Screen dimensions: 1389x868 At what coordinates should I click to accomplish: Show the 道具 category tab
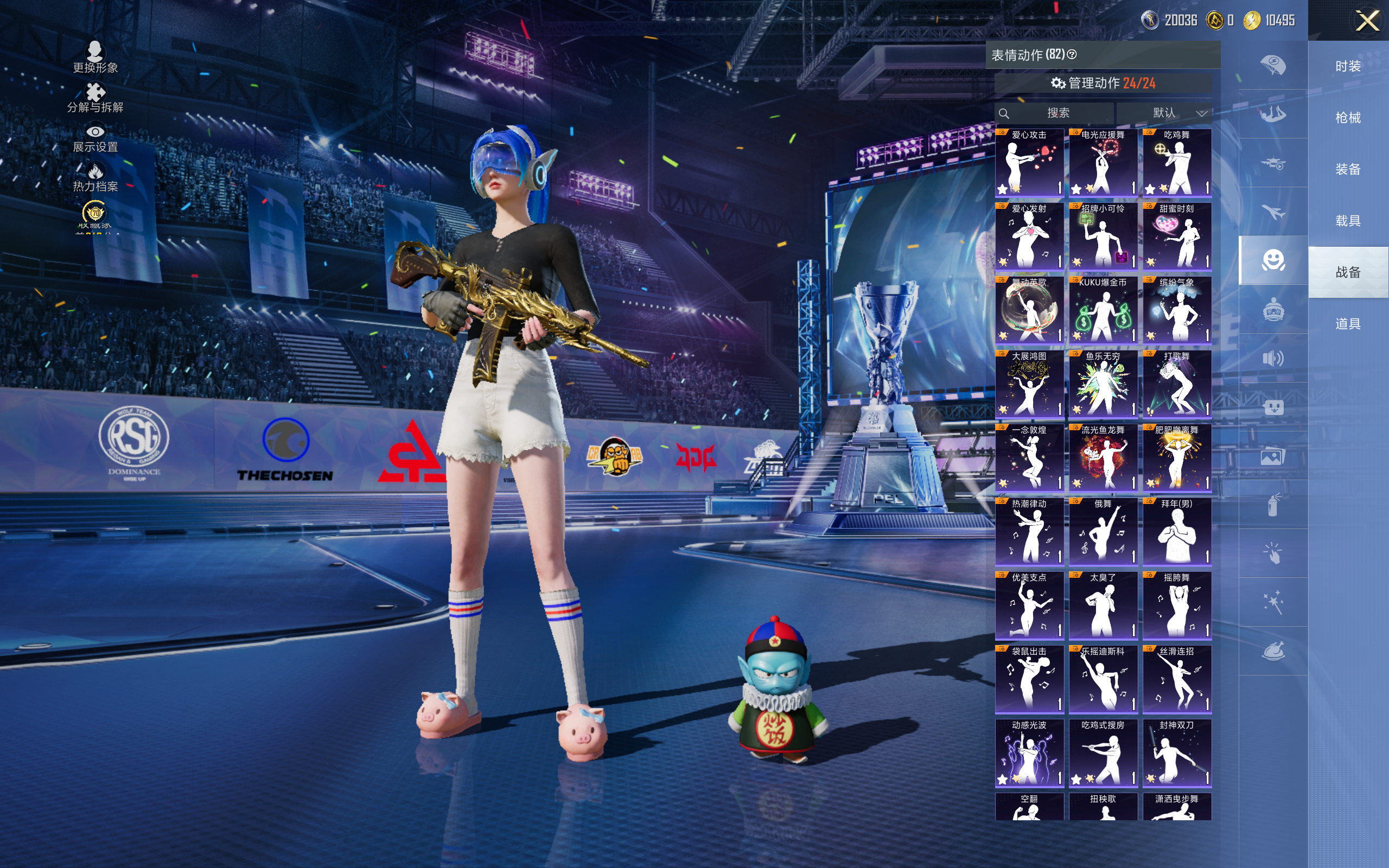[x=1348, y=324]
